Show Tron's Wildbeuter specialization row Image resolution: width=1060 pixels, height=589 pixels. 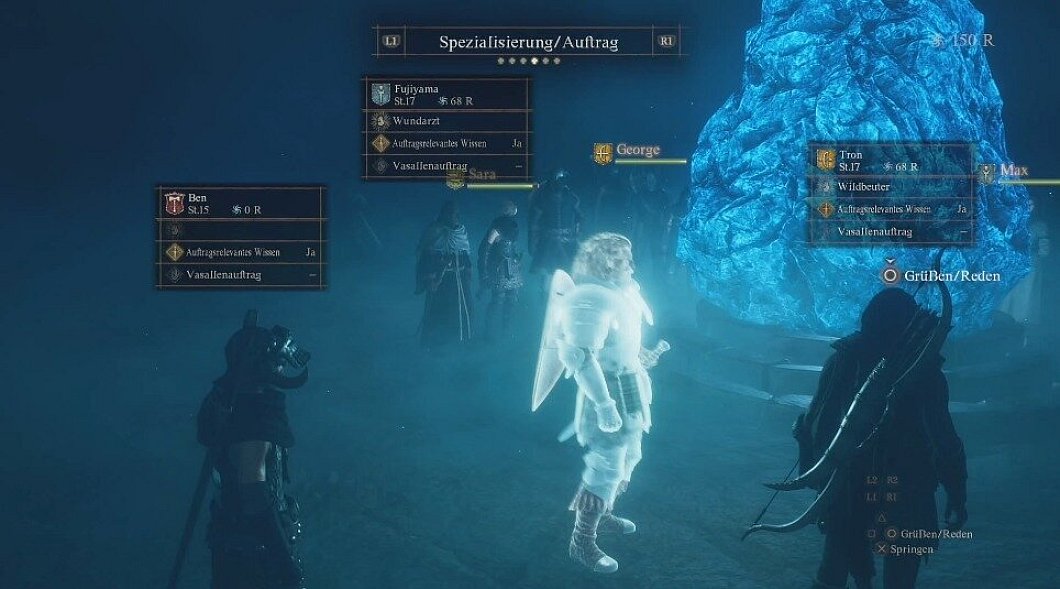(x=892, y=186)
